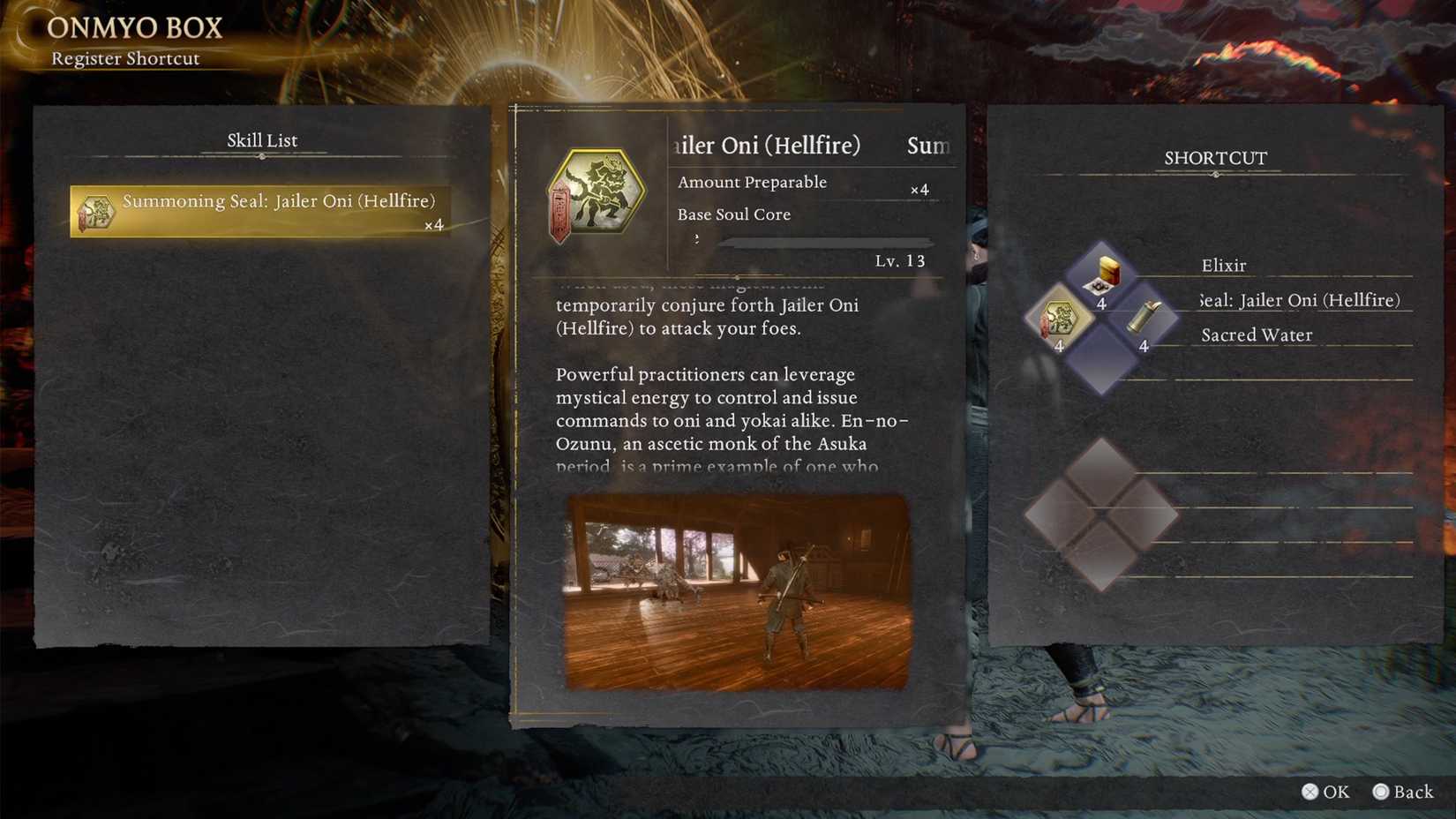Click the Elixir shortcut label
The height and width of the screenshot is (819, 1456).
click(x=1223, y=265)
